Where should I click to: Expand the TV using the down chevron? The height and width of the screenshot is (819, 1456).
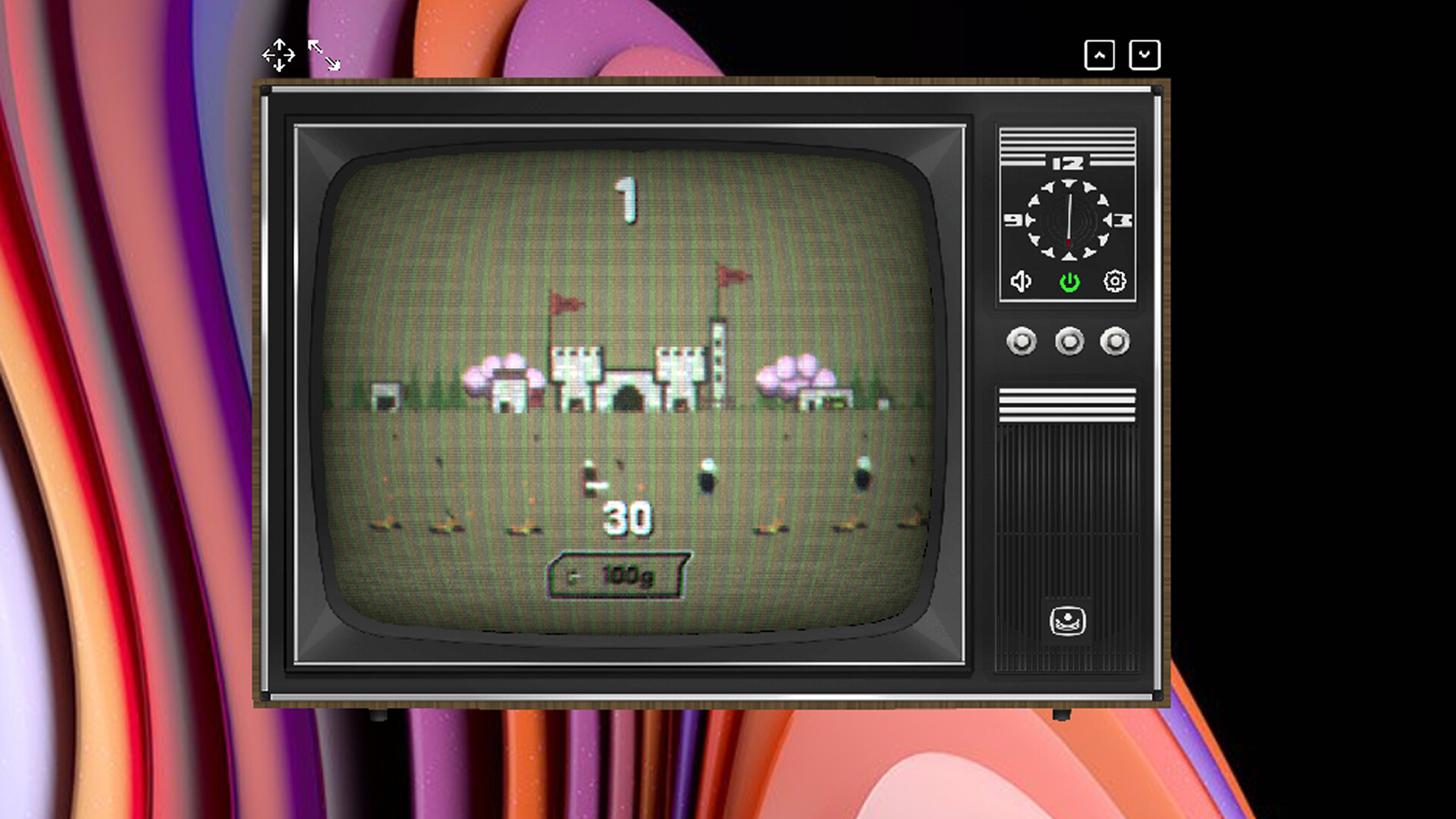click(x=1144, y=55)
